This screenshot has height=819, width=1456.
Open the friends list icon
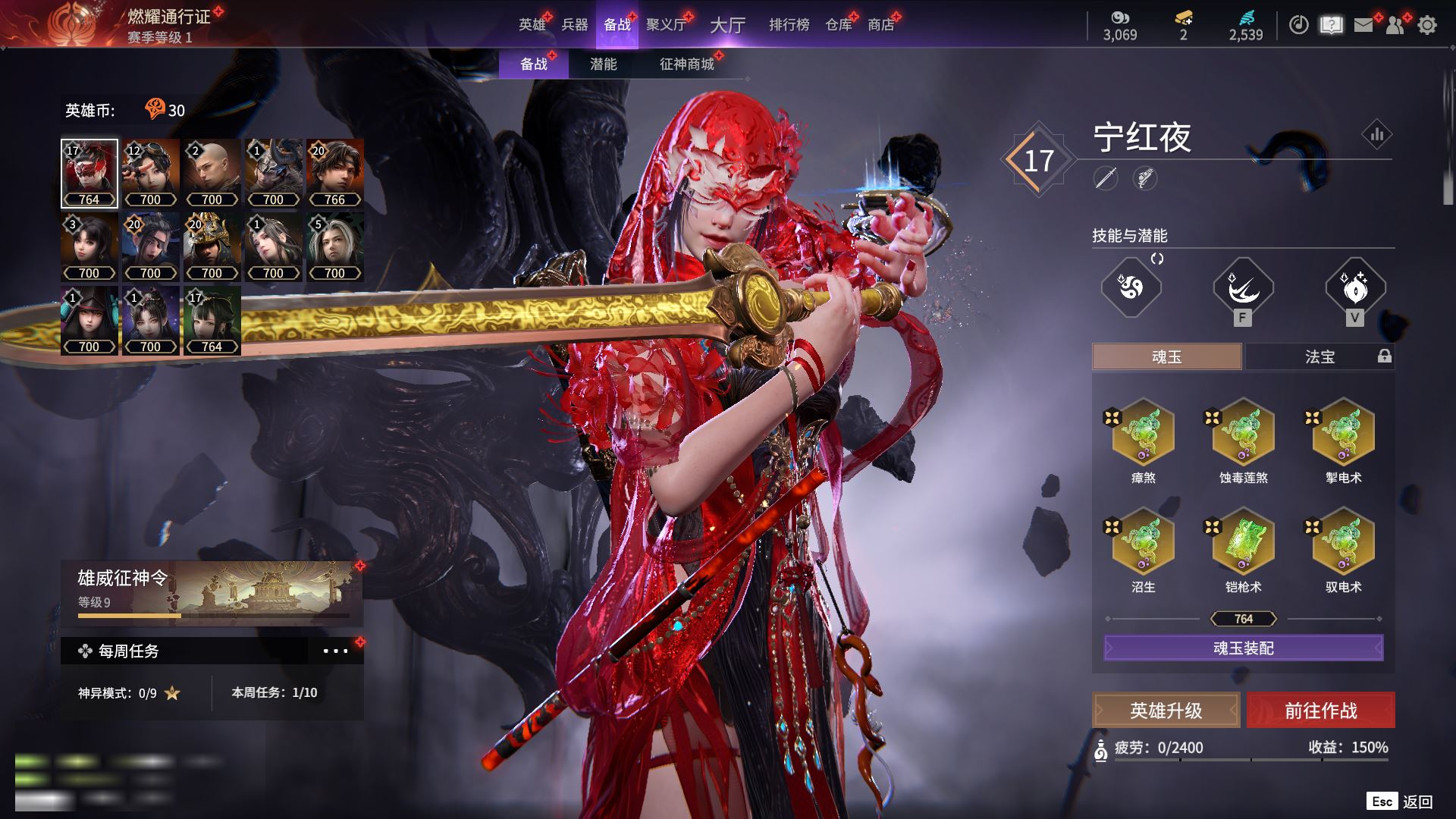(x=1395, y=25)
